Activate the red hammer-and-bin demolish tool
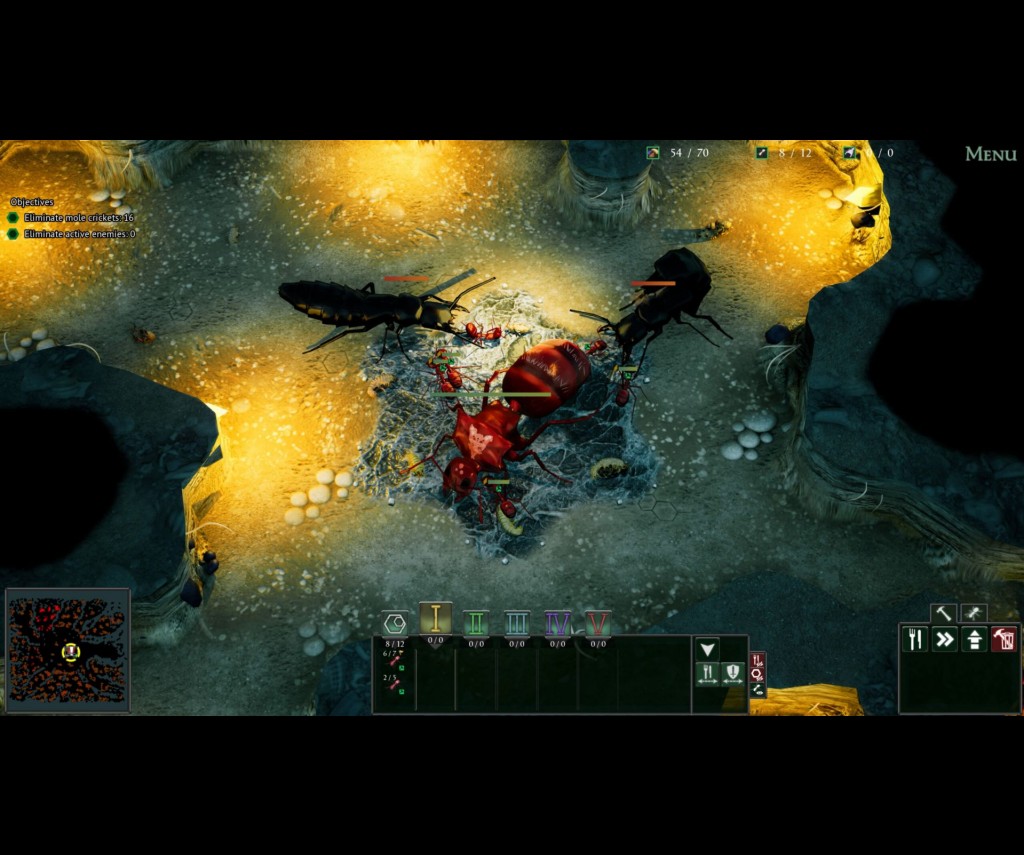 point(1004,639)
